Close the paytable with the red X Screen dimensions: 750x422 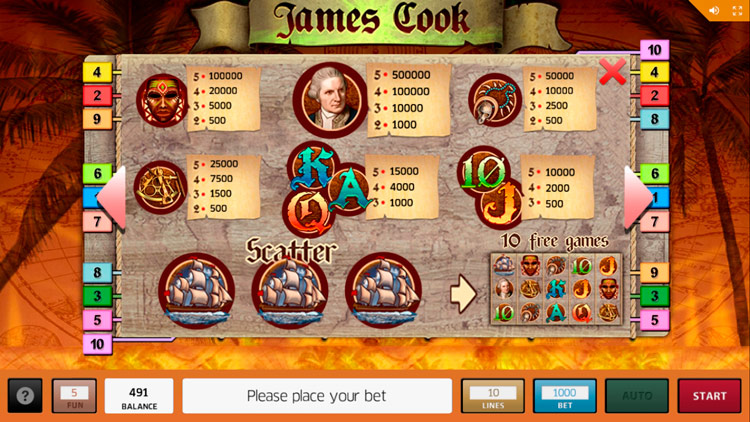[x=612, y=71]
